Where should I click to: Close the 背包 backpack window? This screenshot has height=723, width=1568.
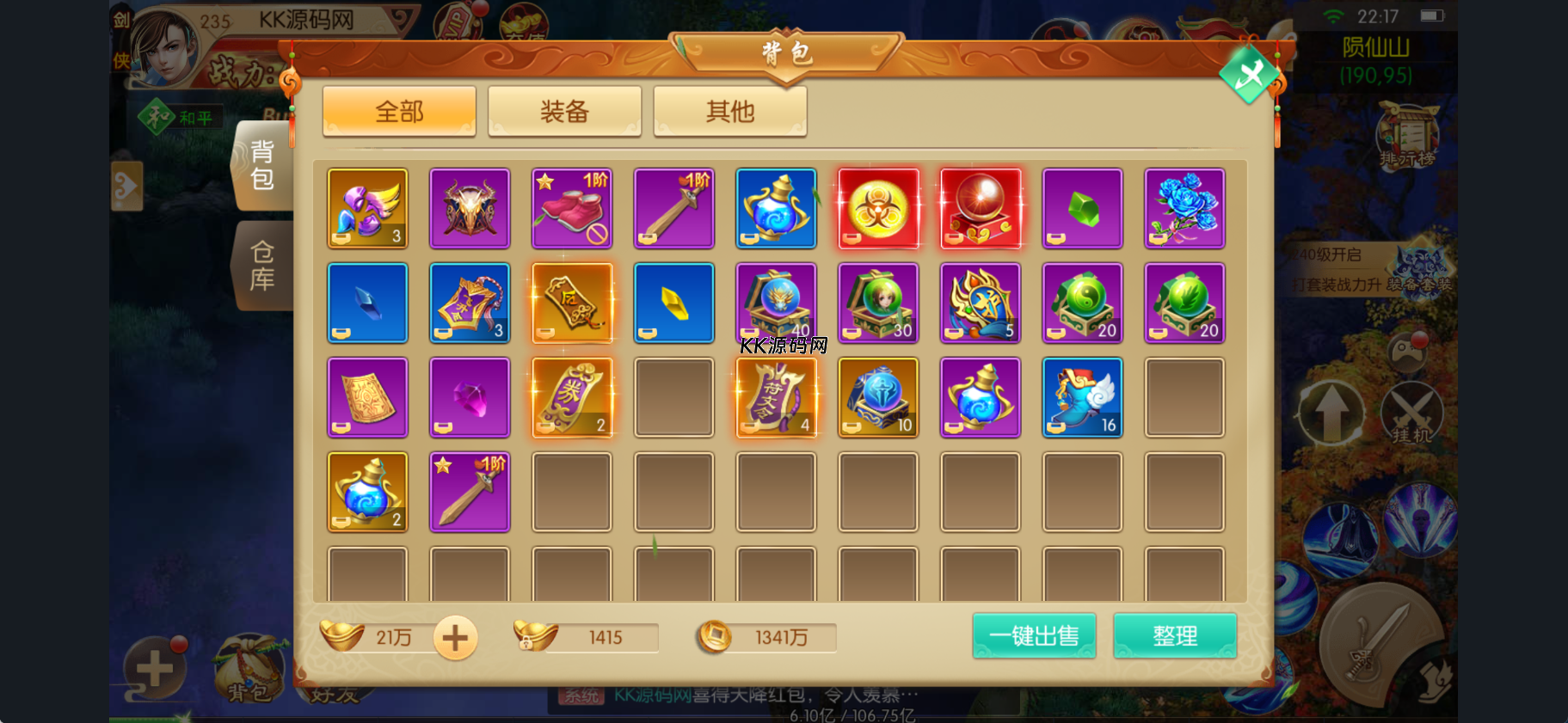(x=1249, y=76)
